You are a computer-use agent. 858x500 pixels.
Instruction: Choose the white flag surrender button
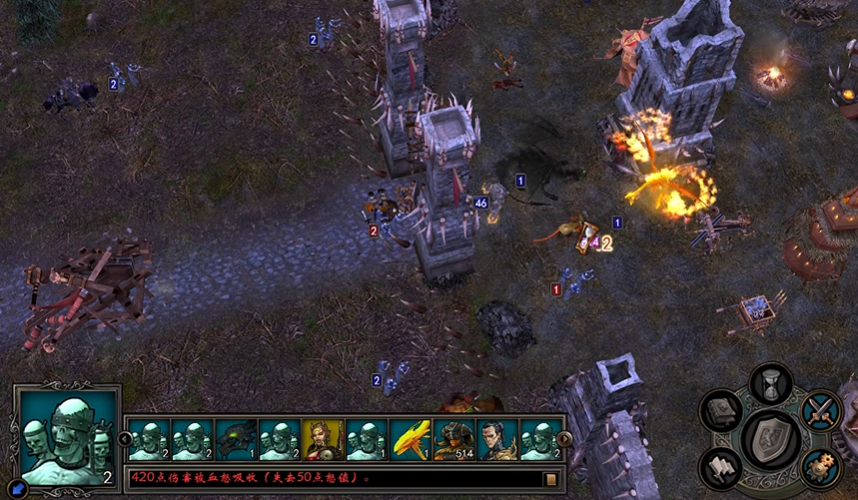pos(721,466)
